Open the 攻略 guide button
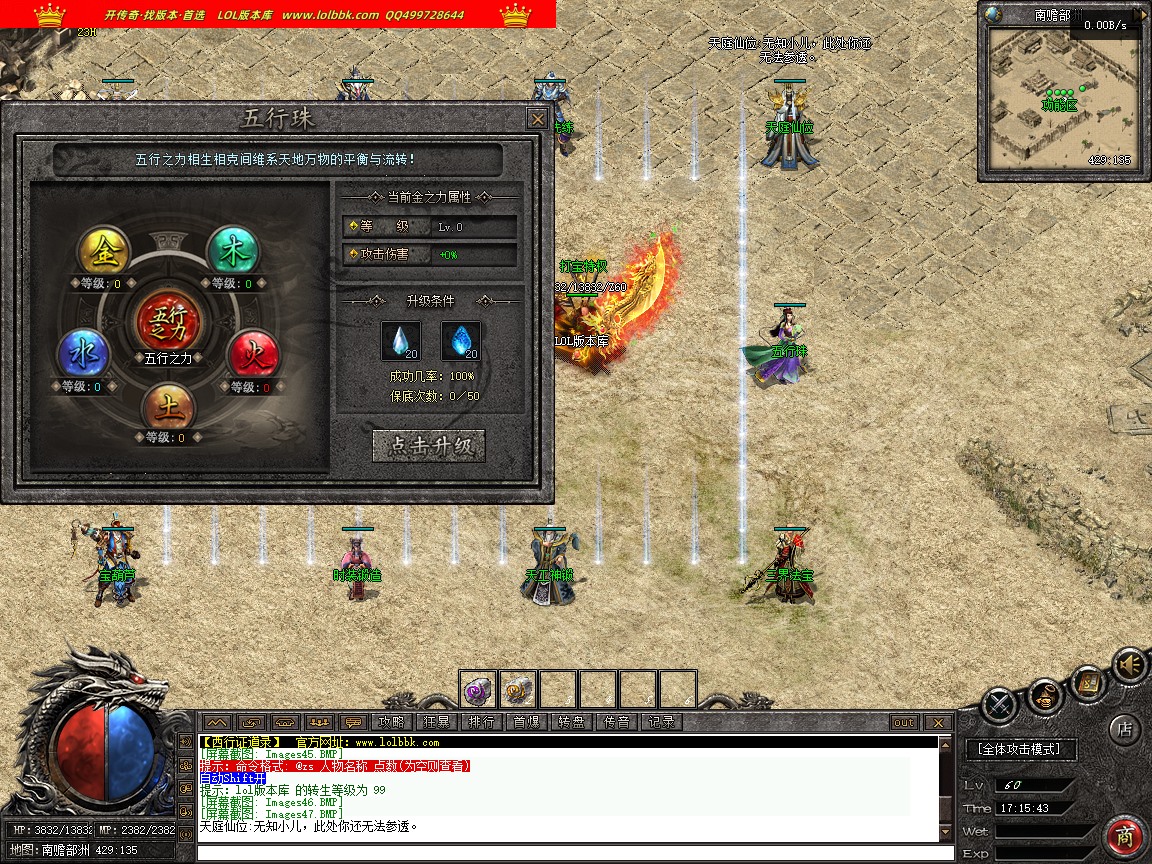 390,722
